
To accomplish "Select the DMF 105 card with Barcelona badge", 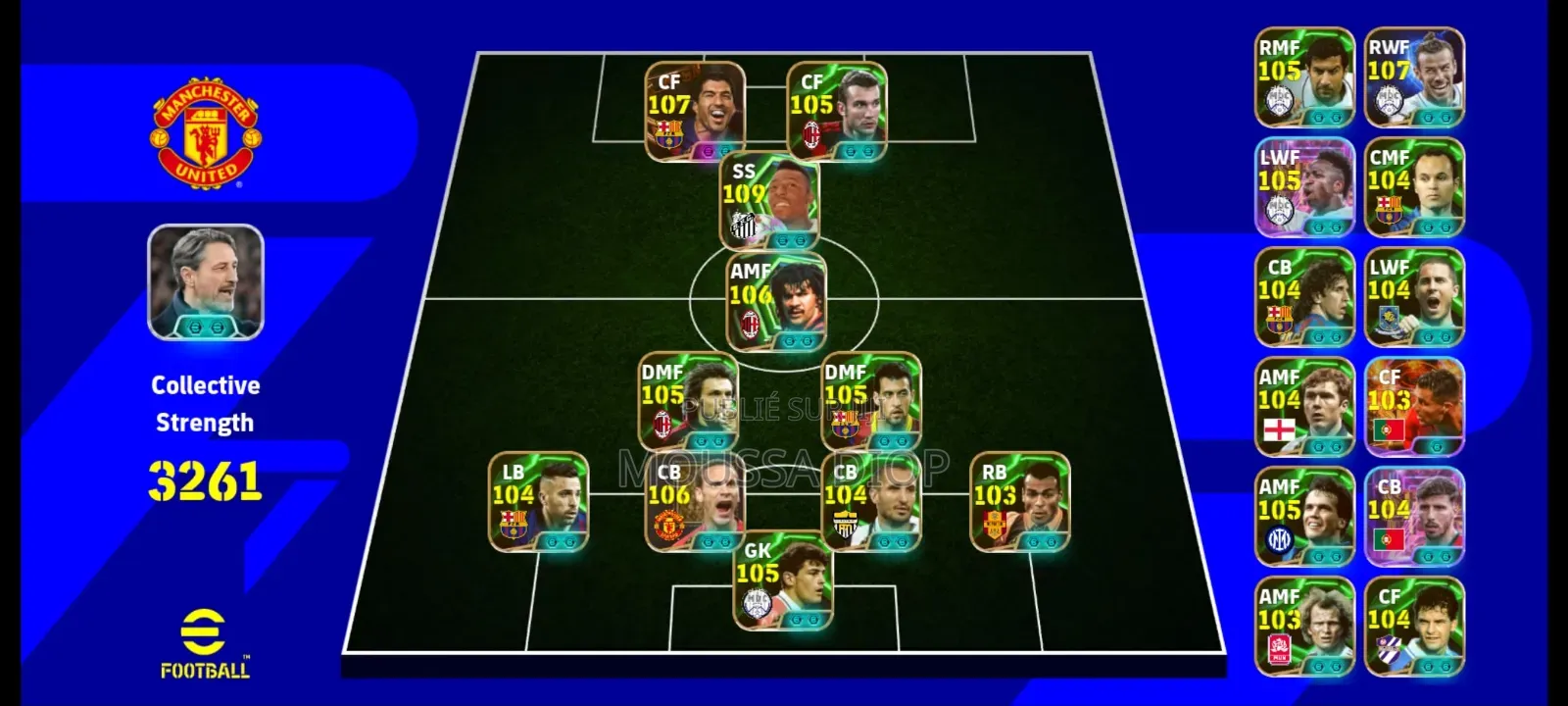I will pos(870,401).
